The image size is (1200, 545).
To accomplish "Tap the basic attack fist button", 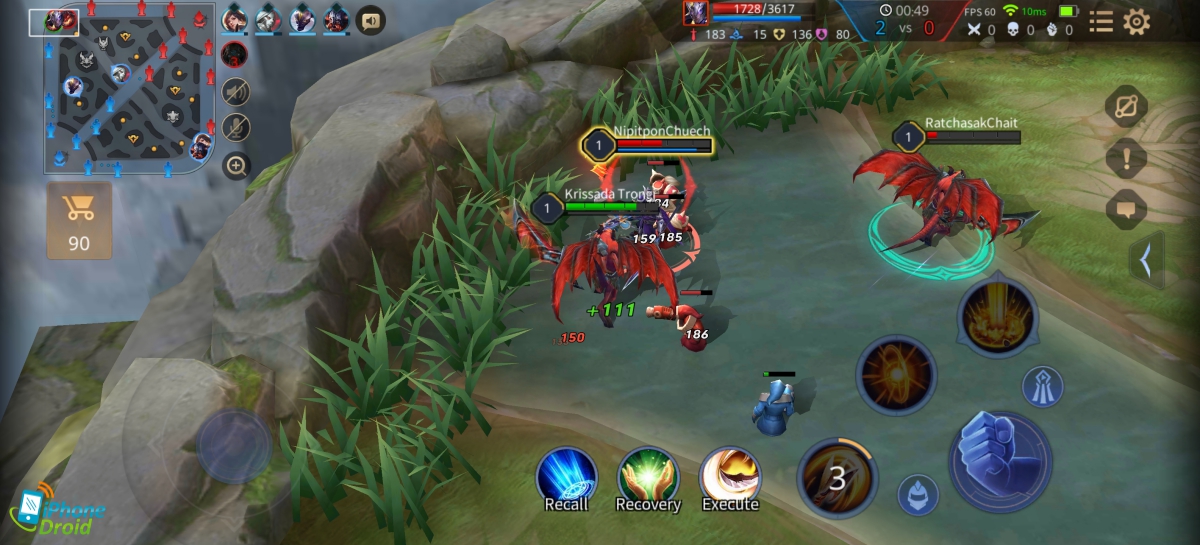I will (1000, 460).
